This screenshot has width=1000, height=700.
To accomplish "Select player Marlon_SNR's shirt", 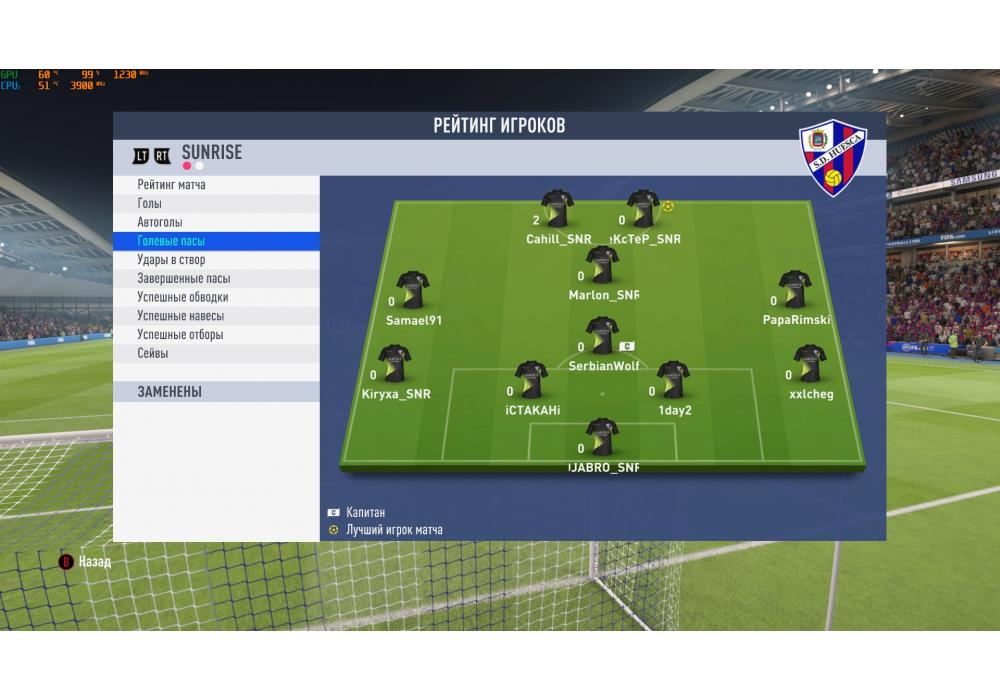I will point(602,265).
